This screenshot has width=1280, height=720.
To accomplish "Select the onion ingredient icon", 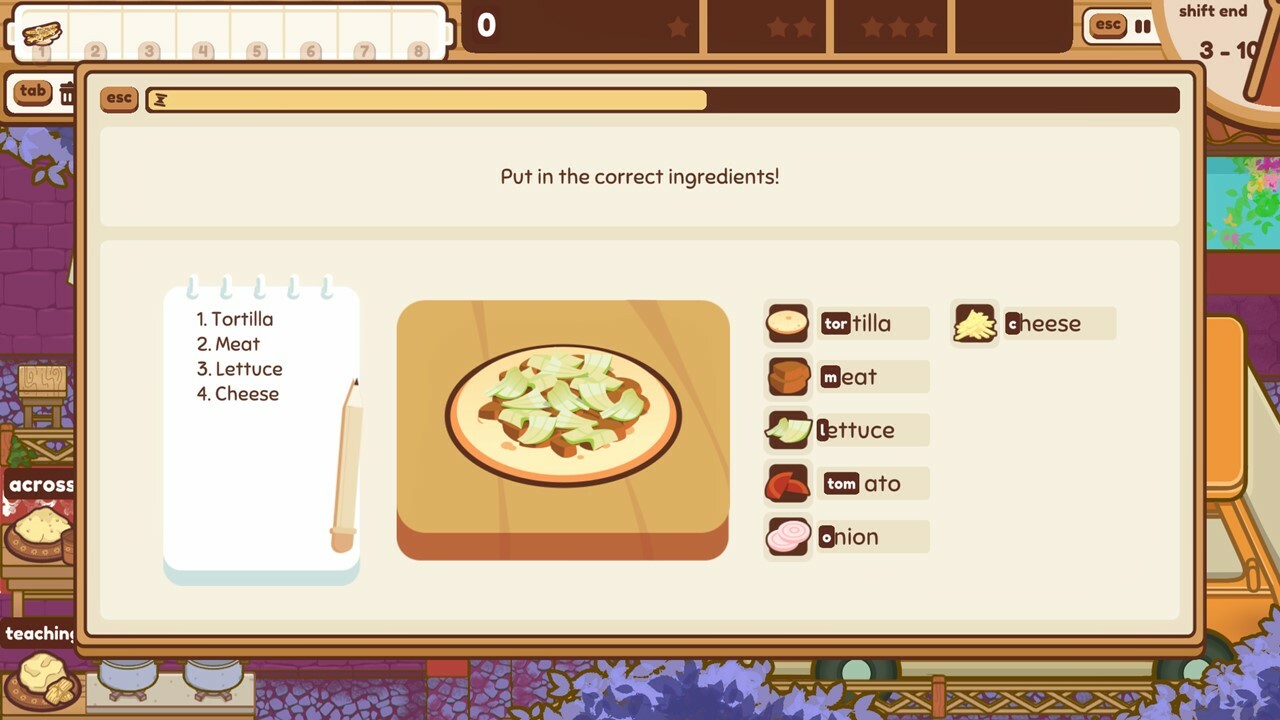I will (787, 537).
